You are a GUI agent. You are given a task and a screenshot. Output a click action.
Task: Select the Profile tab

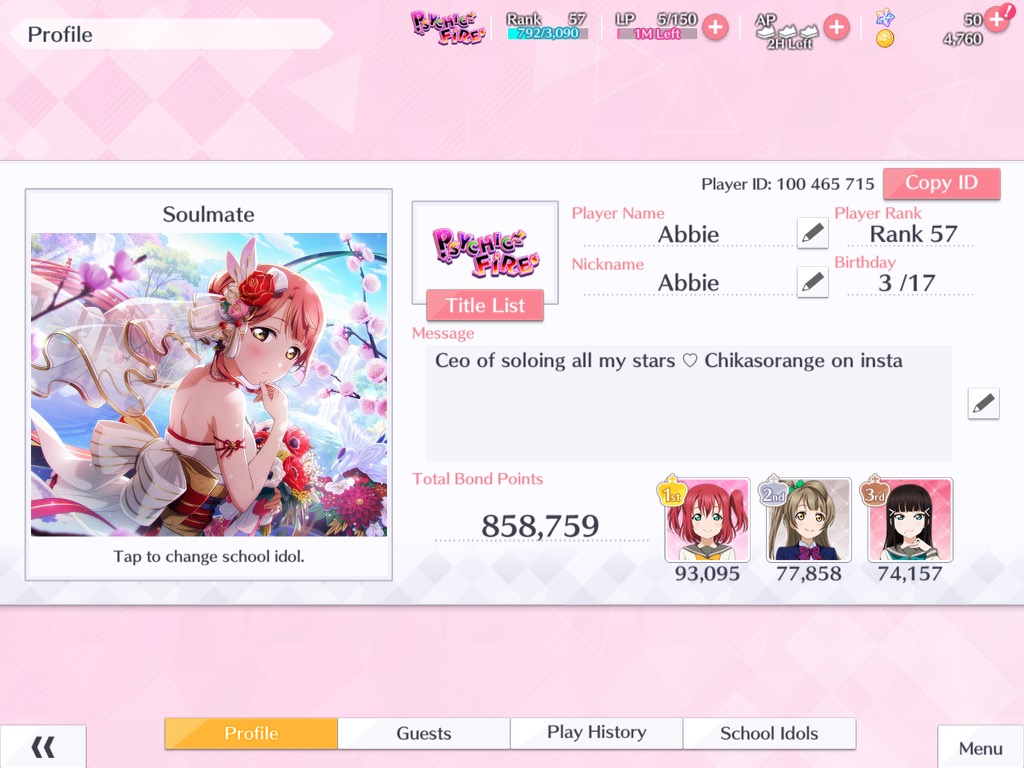(251, 733)
